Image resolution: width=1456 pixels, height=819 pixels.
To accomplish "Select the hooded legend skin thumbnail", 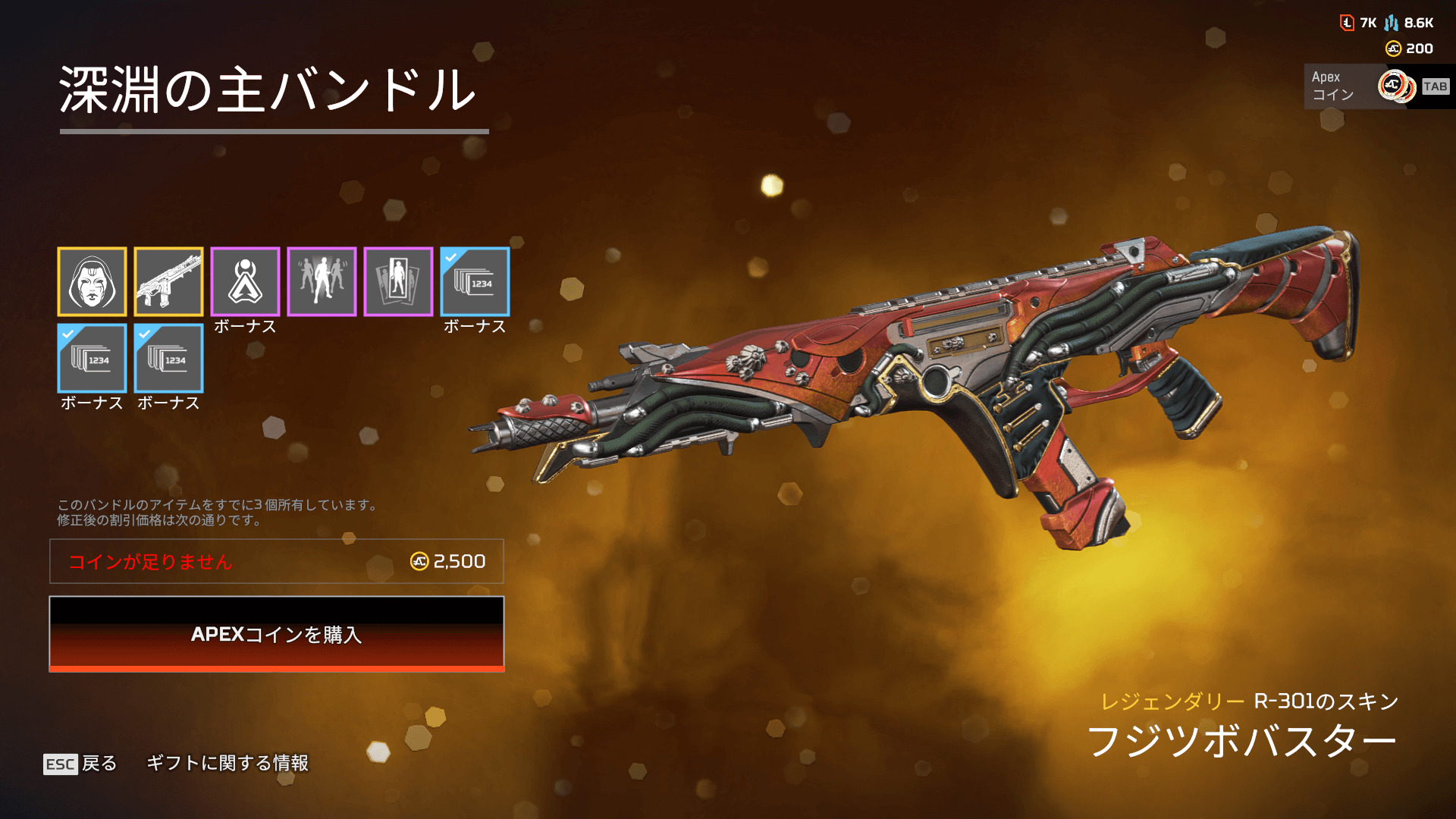I will [92, 281].
